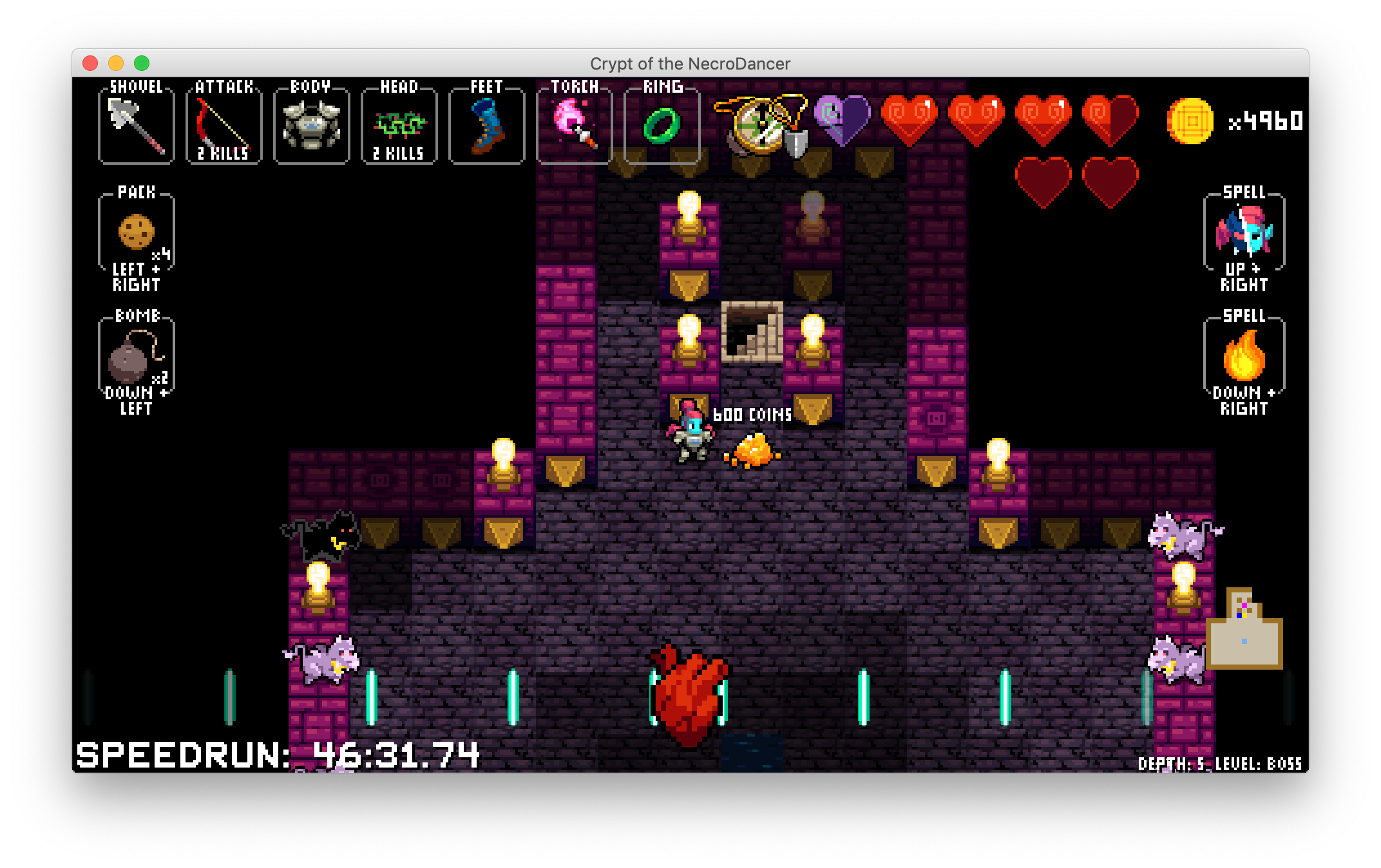
Task: Select the green Ring slot
Action: pyautogui.click(x=662, y=126)
